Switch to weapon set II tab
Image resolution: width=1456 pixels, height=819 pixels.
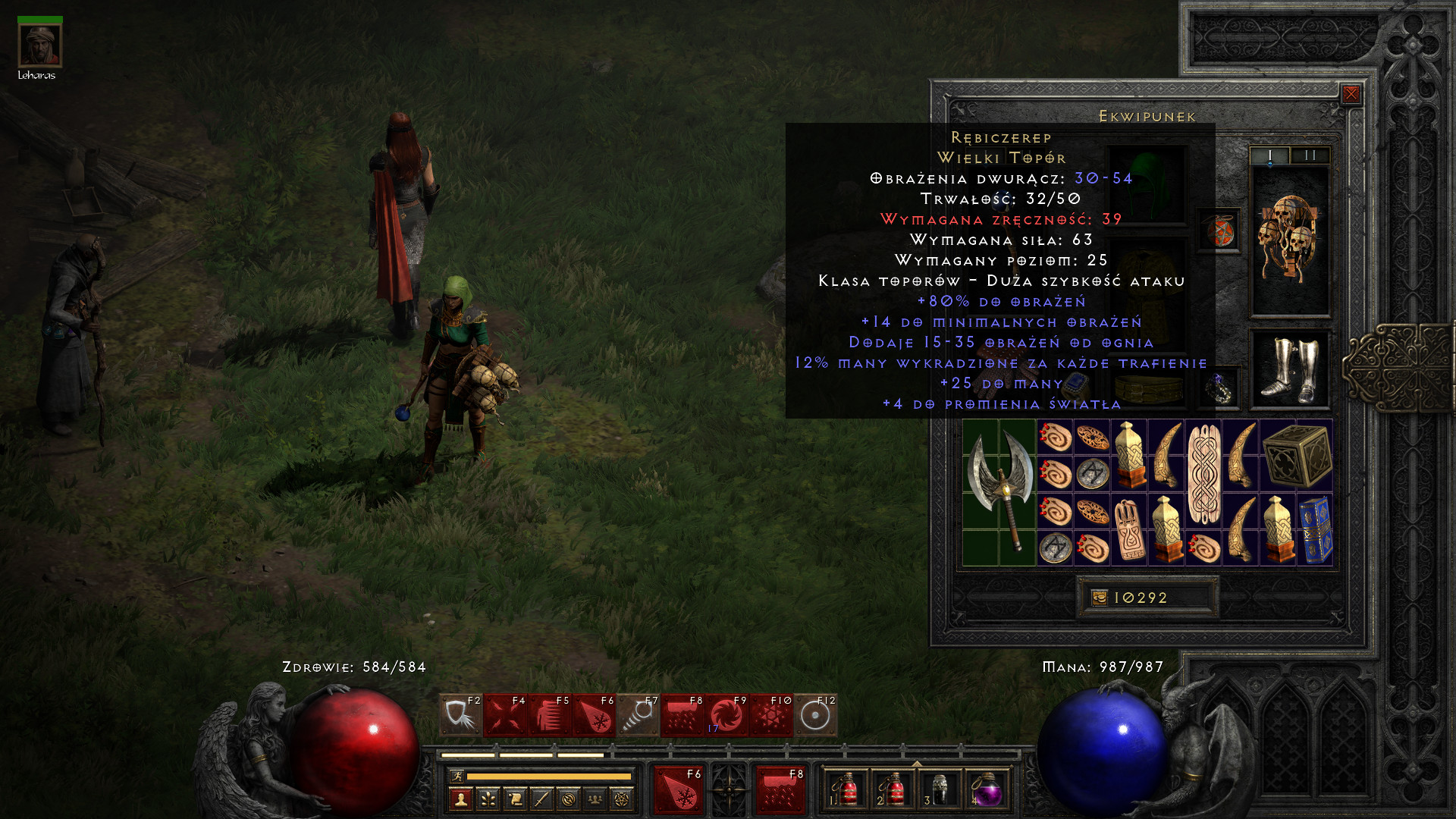click(x=1310, y=155)
